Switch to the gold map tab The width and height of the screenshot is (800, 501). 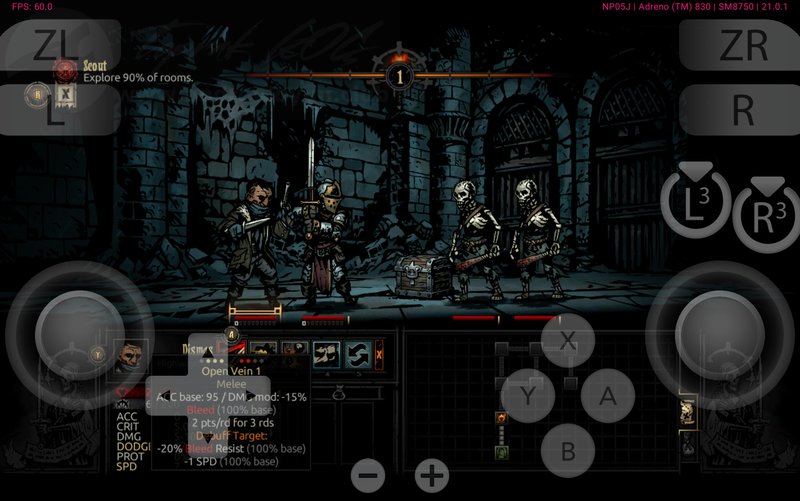688,413
